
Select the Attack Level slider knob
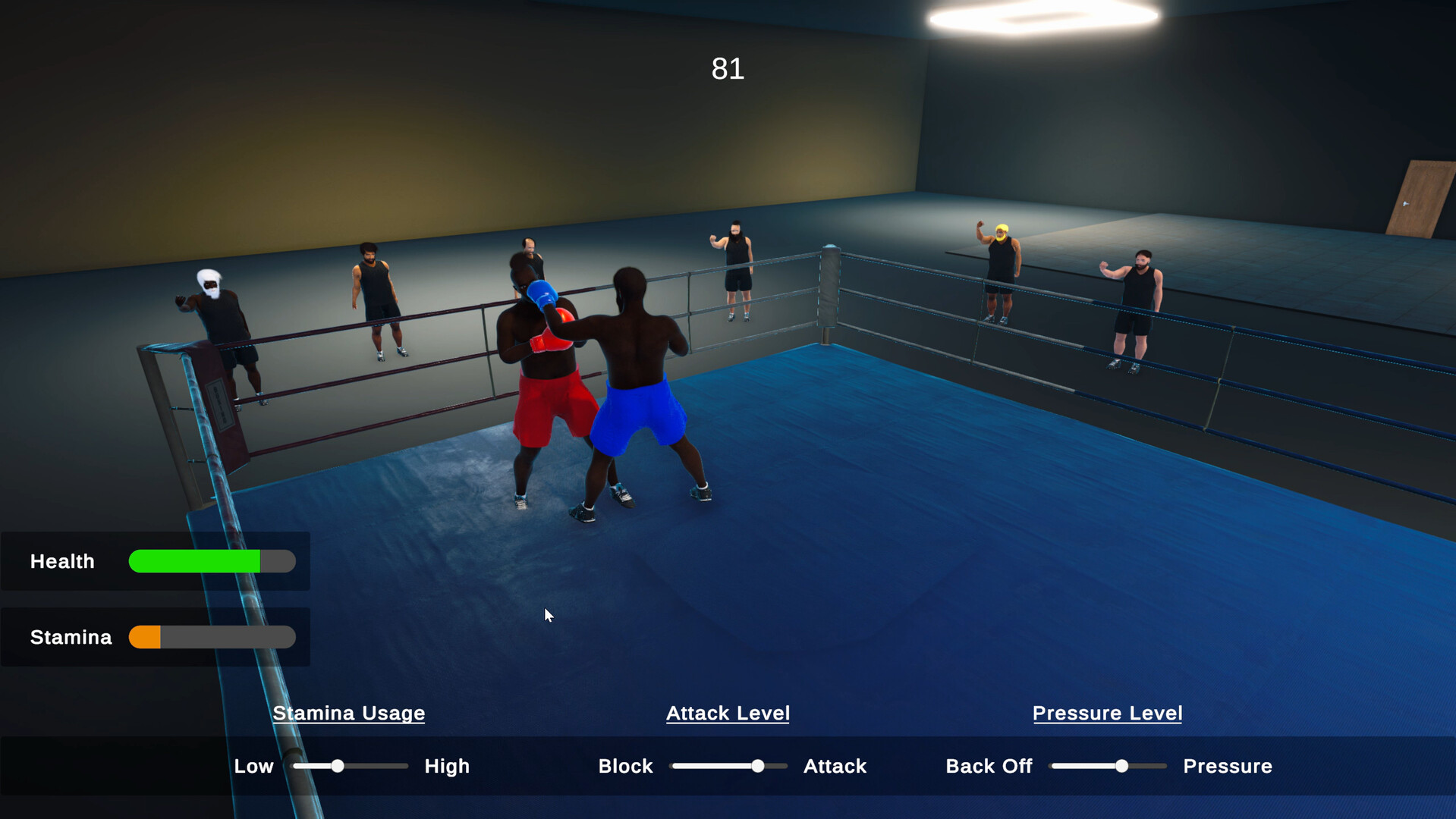(x=758, y=766)
